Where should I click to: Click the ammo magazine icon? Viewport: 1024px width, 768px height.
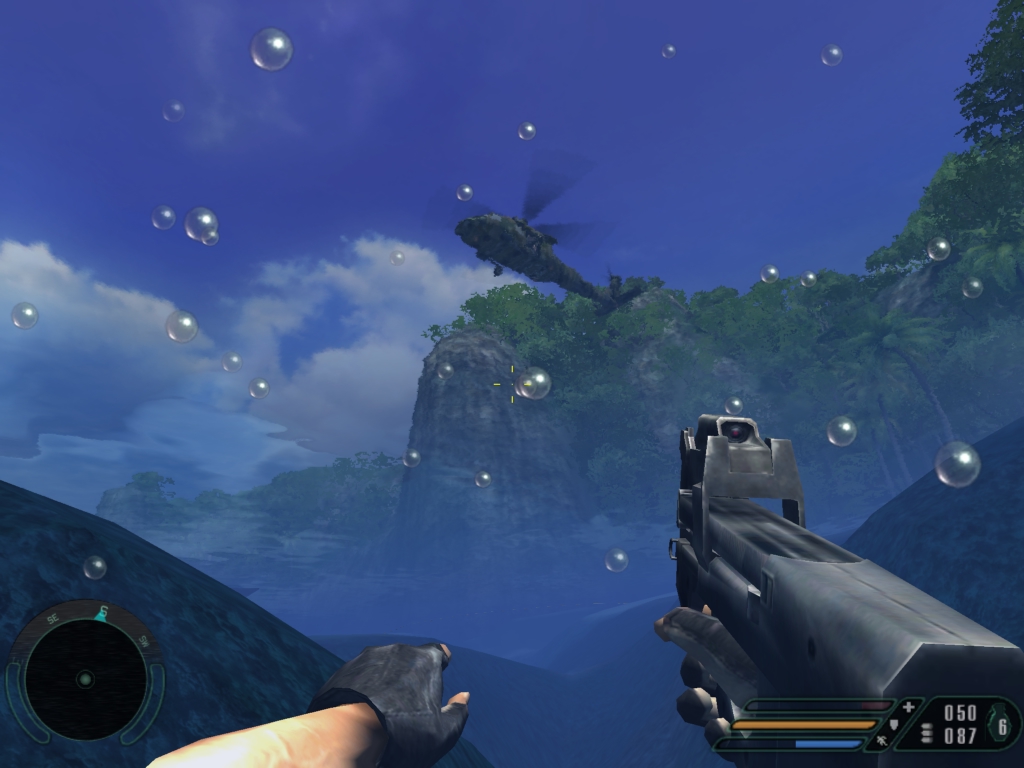926,733
